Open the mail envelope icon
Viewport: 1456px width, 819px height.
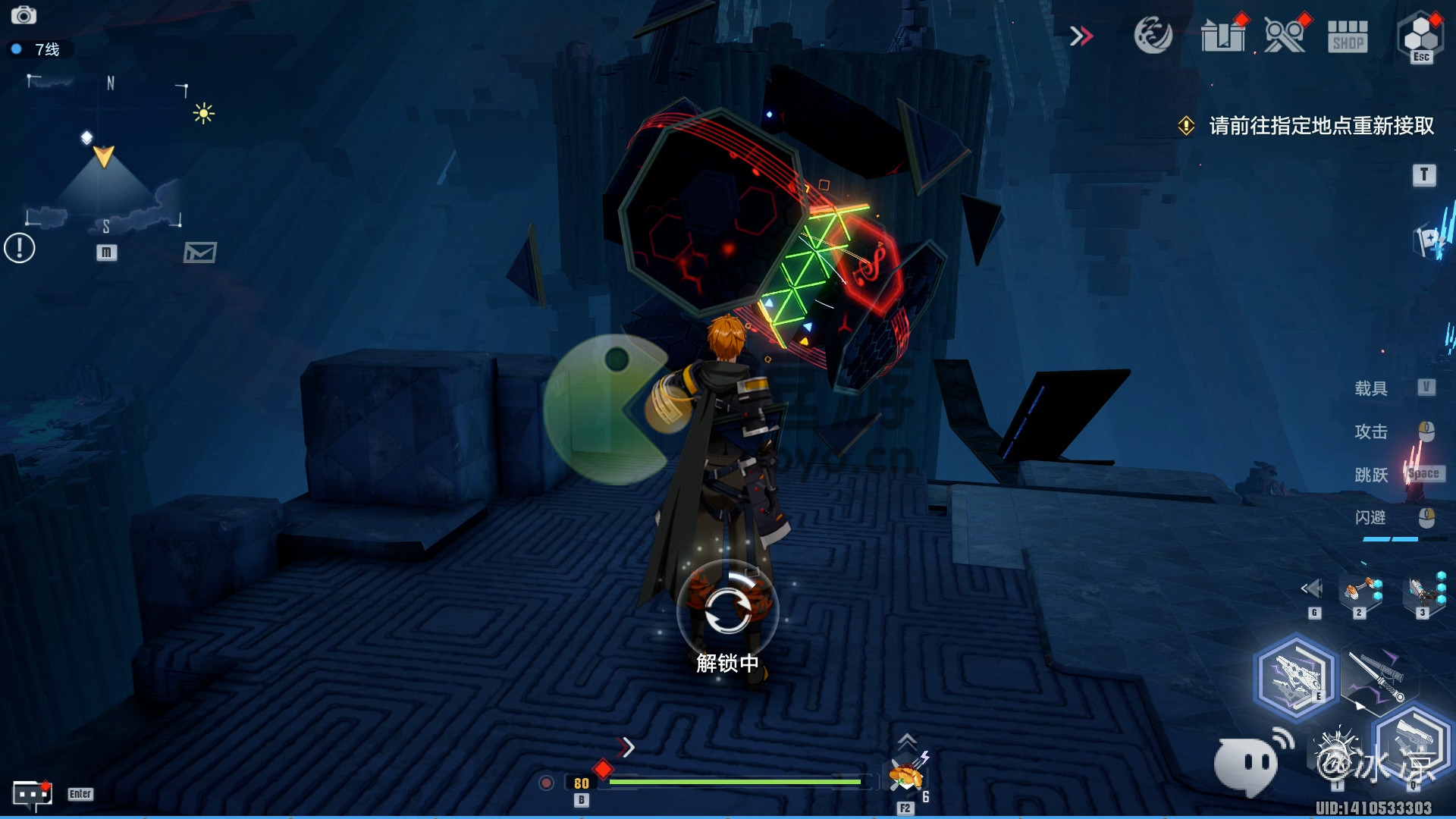coord(199,253)
